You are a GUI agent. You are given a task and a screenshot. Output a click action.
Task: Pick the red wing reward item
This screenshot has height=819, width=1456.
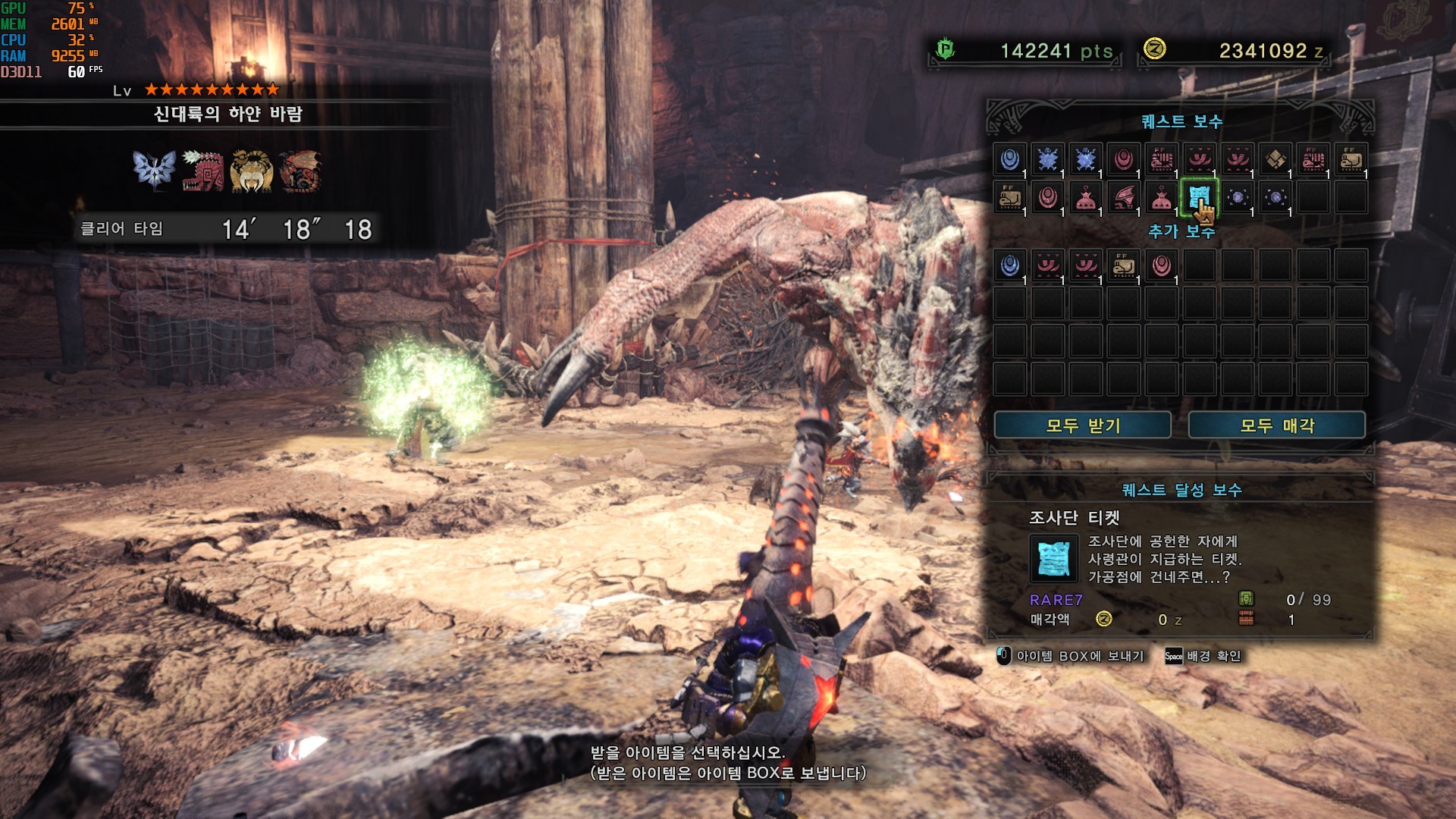pos(1123,198)
